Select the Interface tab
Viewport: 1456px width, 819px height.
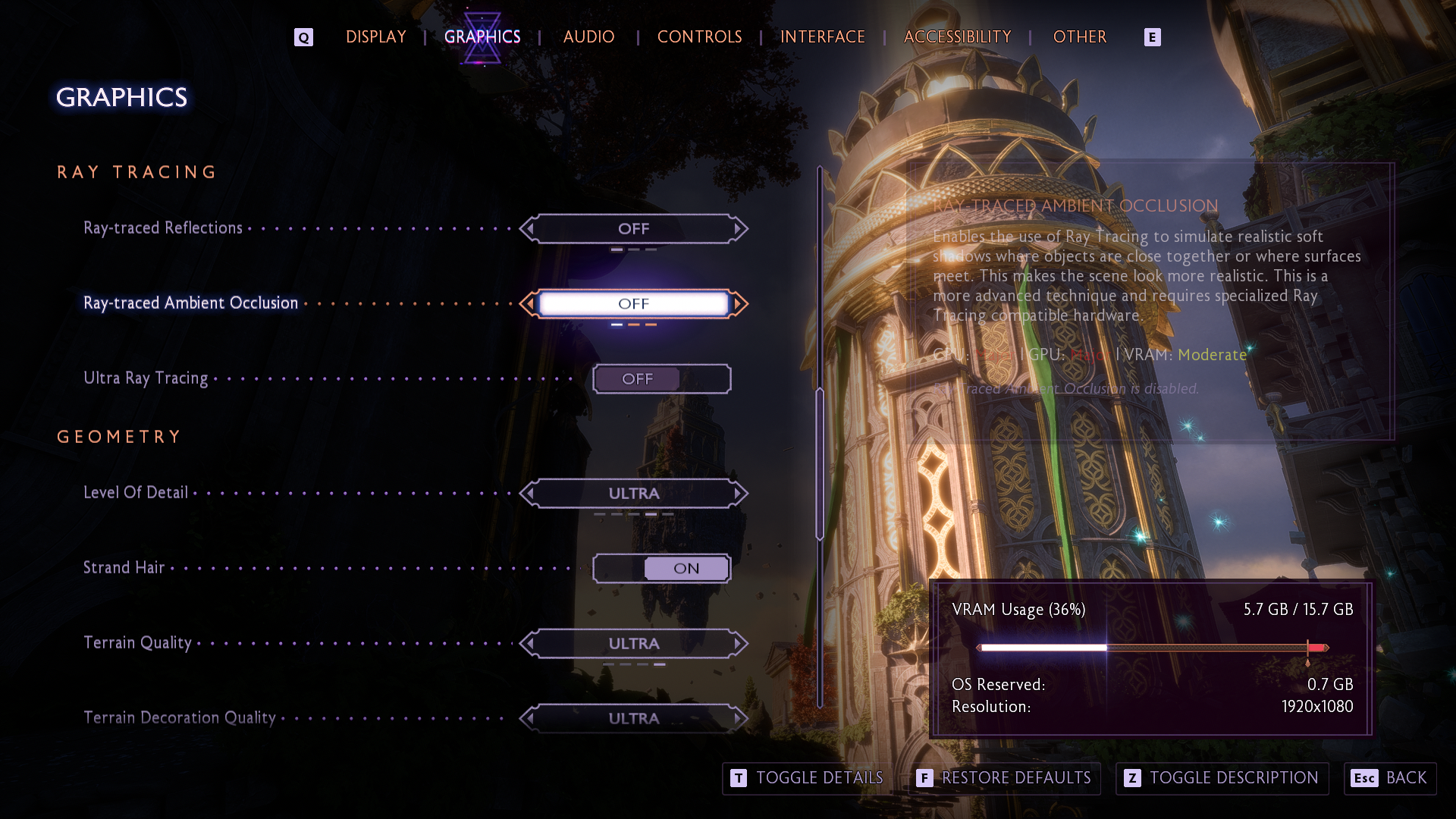[822, 36]
